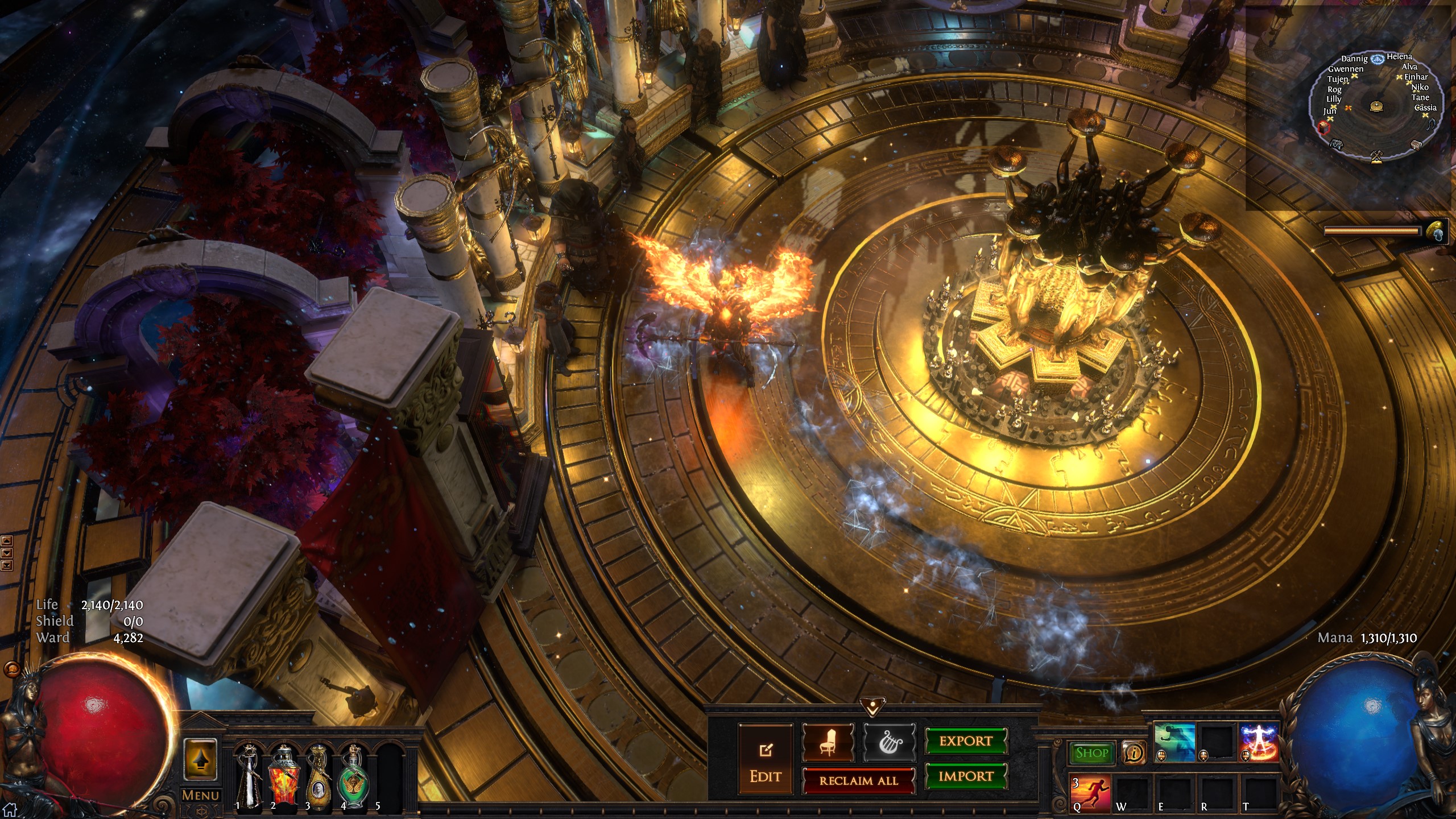Viewport: 1456px width, 819px height.
Task: Click the crossed hammers icon on the minimap
Action: click(1376, 155)
